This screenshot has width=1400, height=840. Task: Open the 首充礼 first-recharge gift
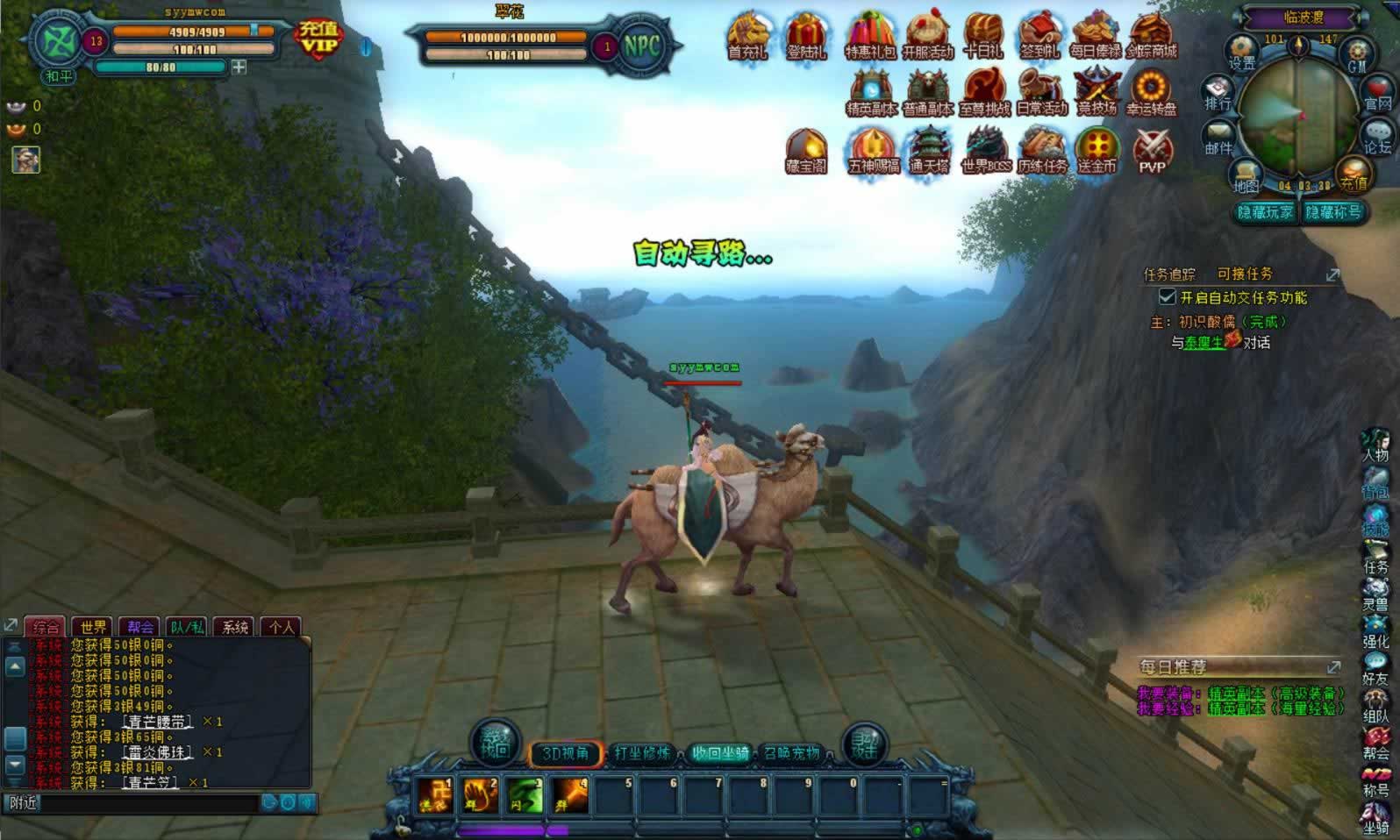tap(747, 35)
